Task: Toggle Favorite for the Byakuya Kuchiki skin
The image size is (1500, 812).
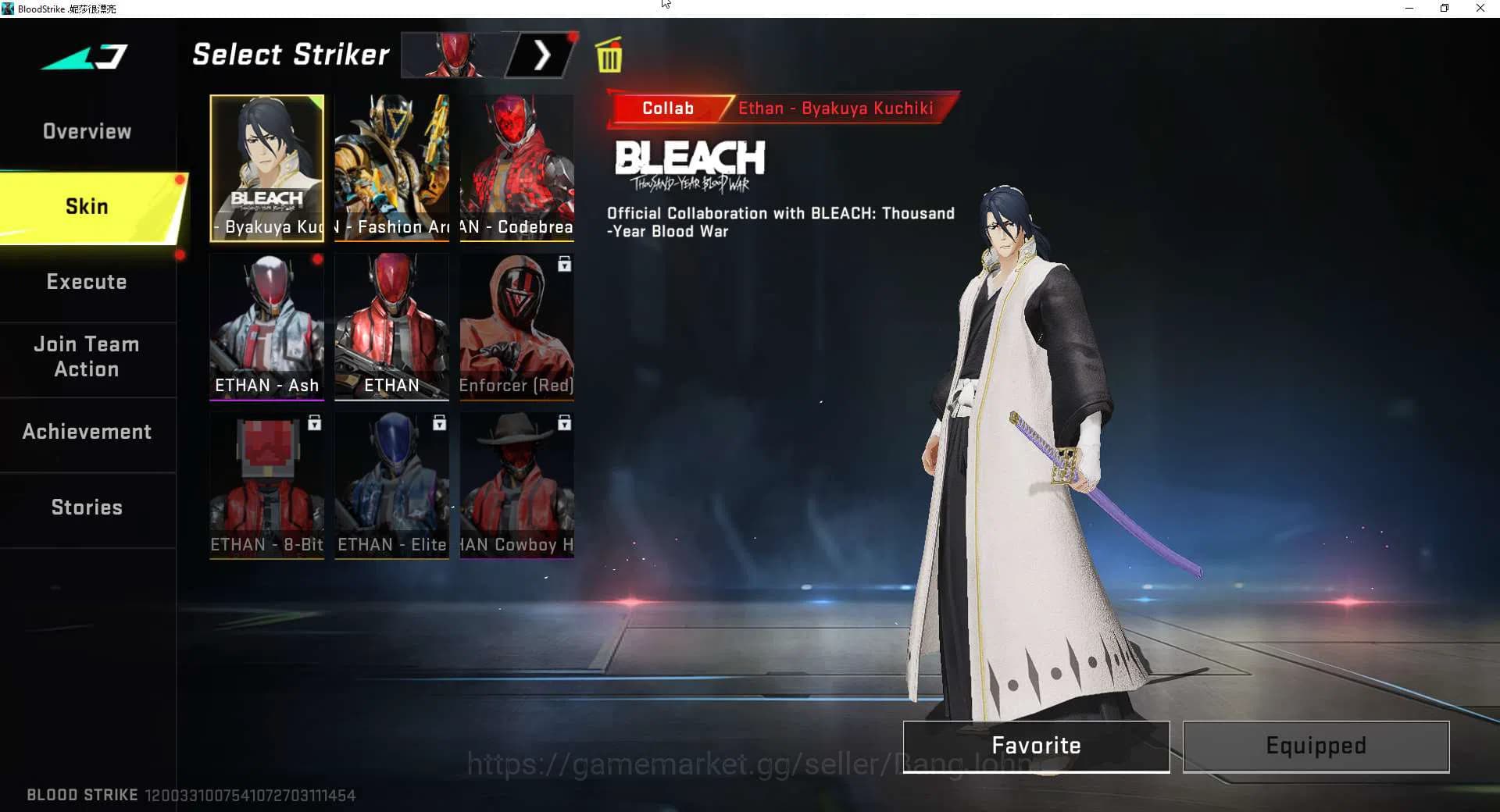Action: click(x=1035, y=746)
